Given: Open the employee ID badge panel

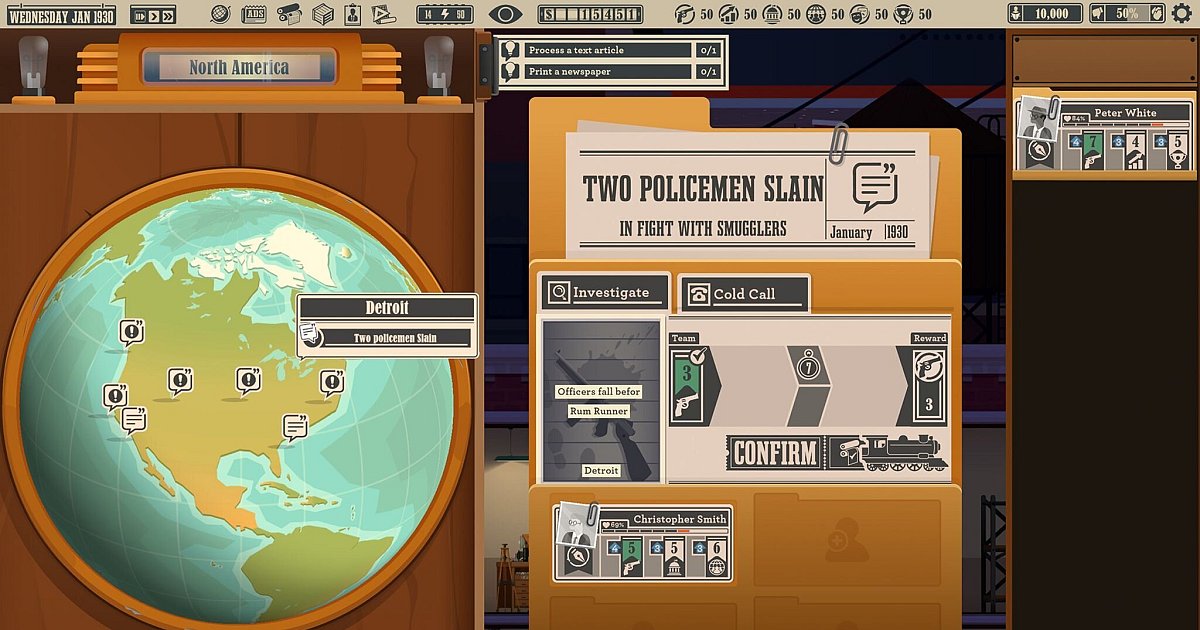Looking at the screenshot, I should 352,15.
